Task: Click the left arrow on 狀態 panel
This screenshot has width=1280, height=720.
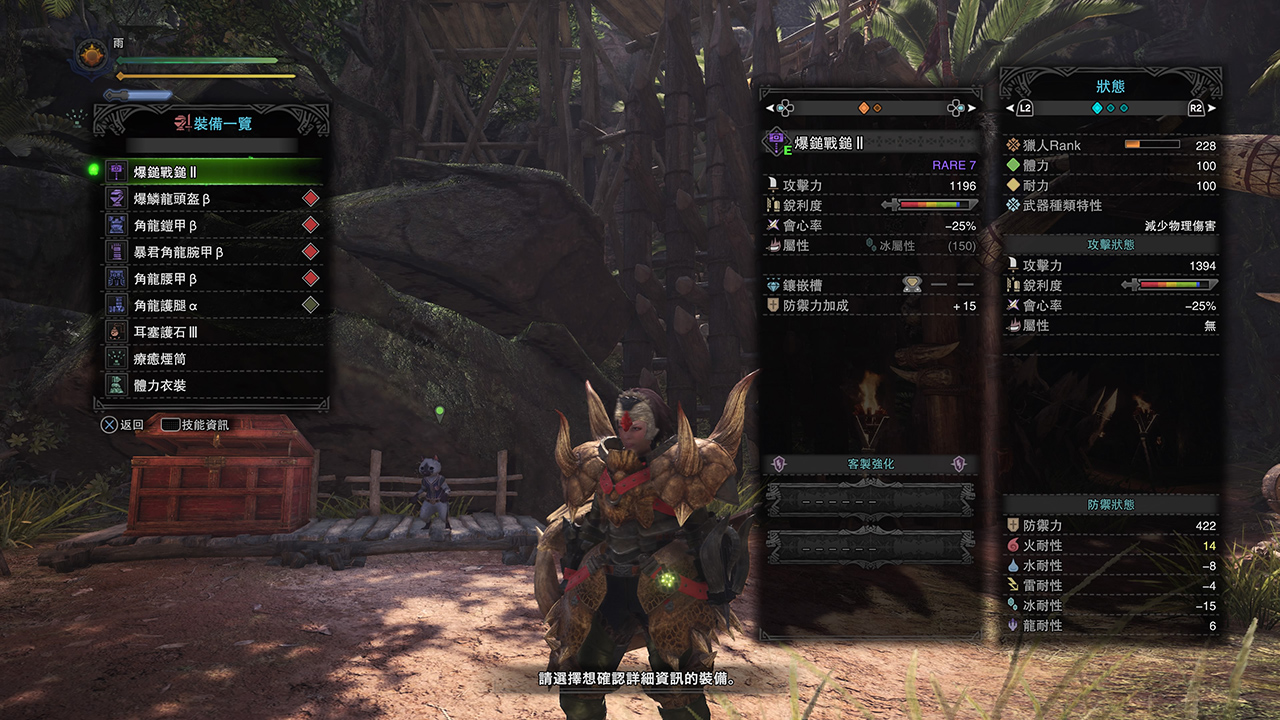Action: coord(1014,108)
